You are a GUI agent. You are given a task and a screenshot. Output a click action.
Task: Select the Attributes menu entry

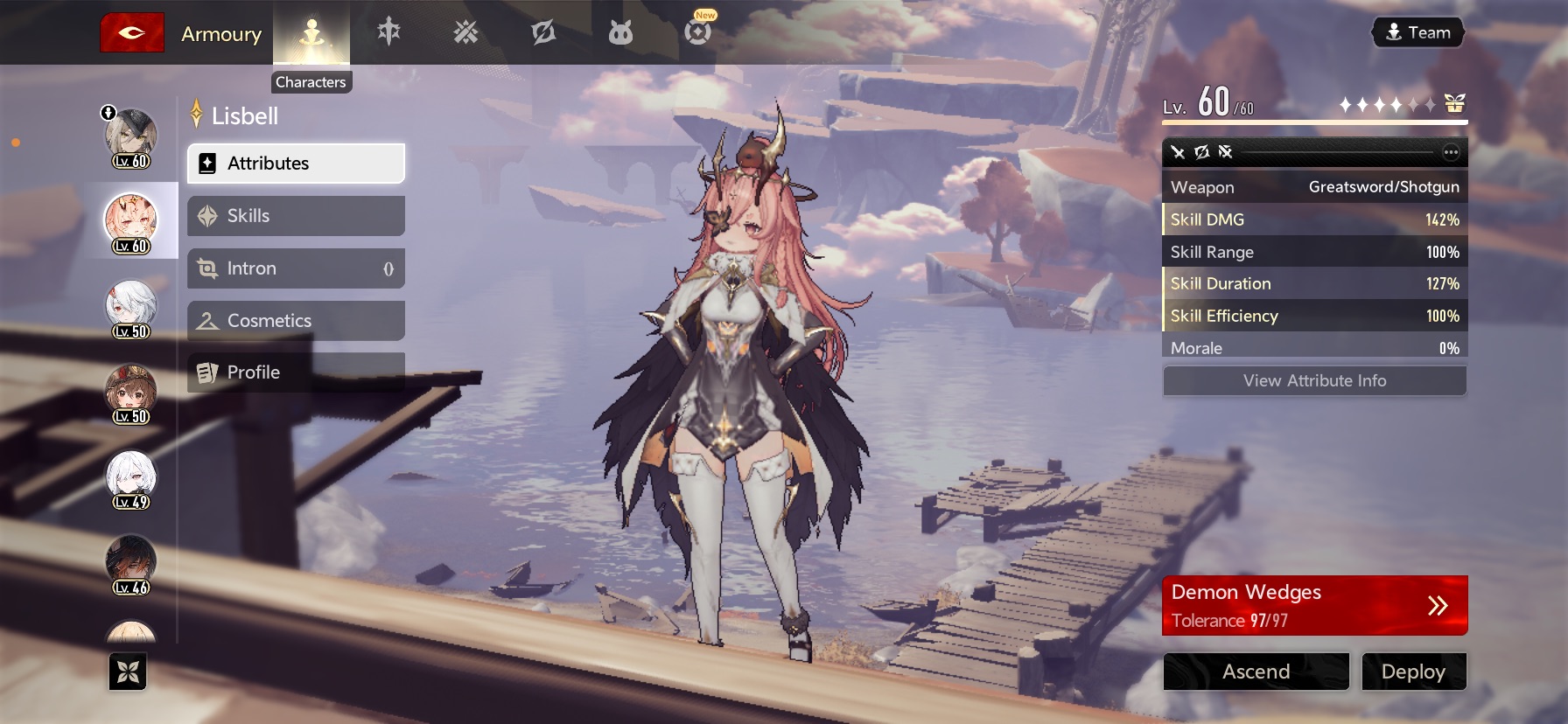[x=296, y=164]
